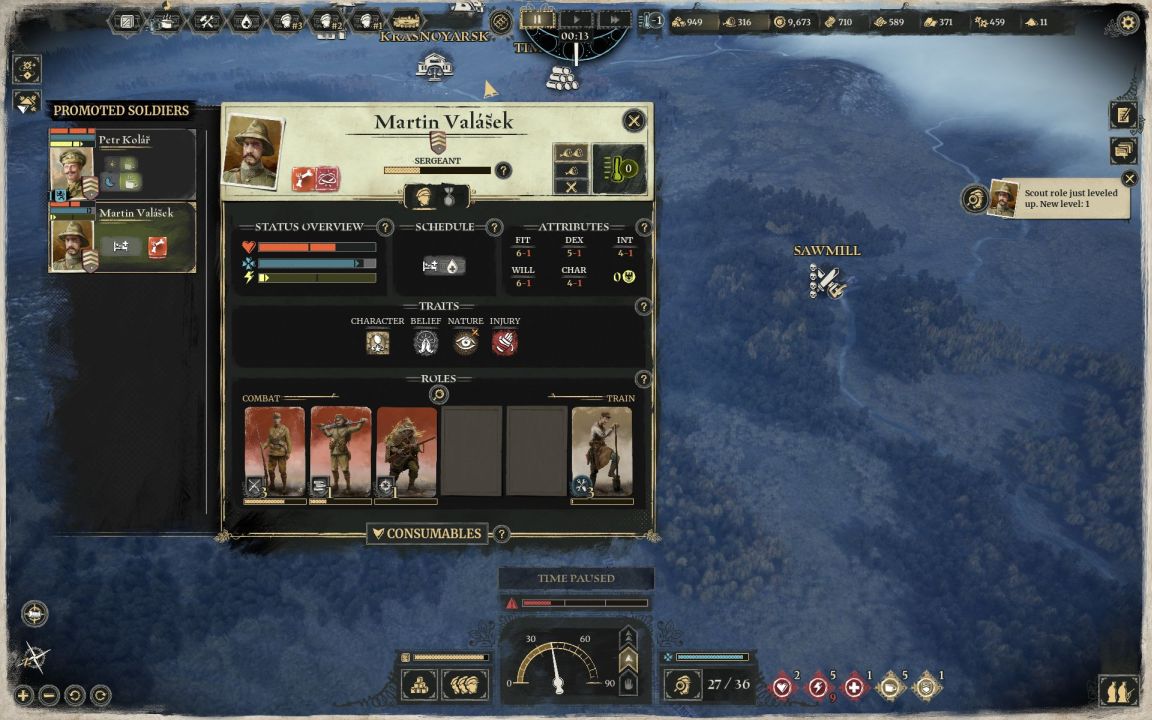Click the magnifier button under Roles
This screenshot has height=720, width=1152.
tap(438, 395)
